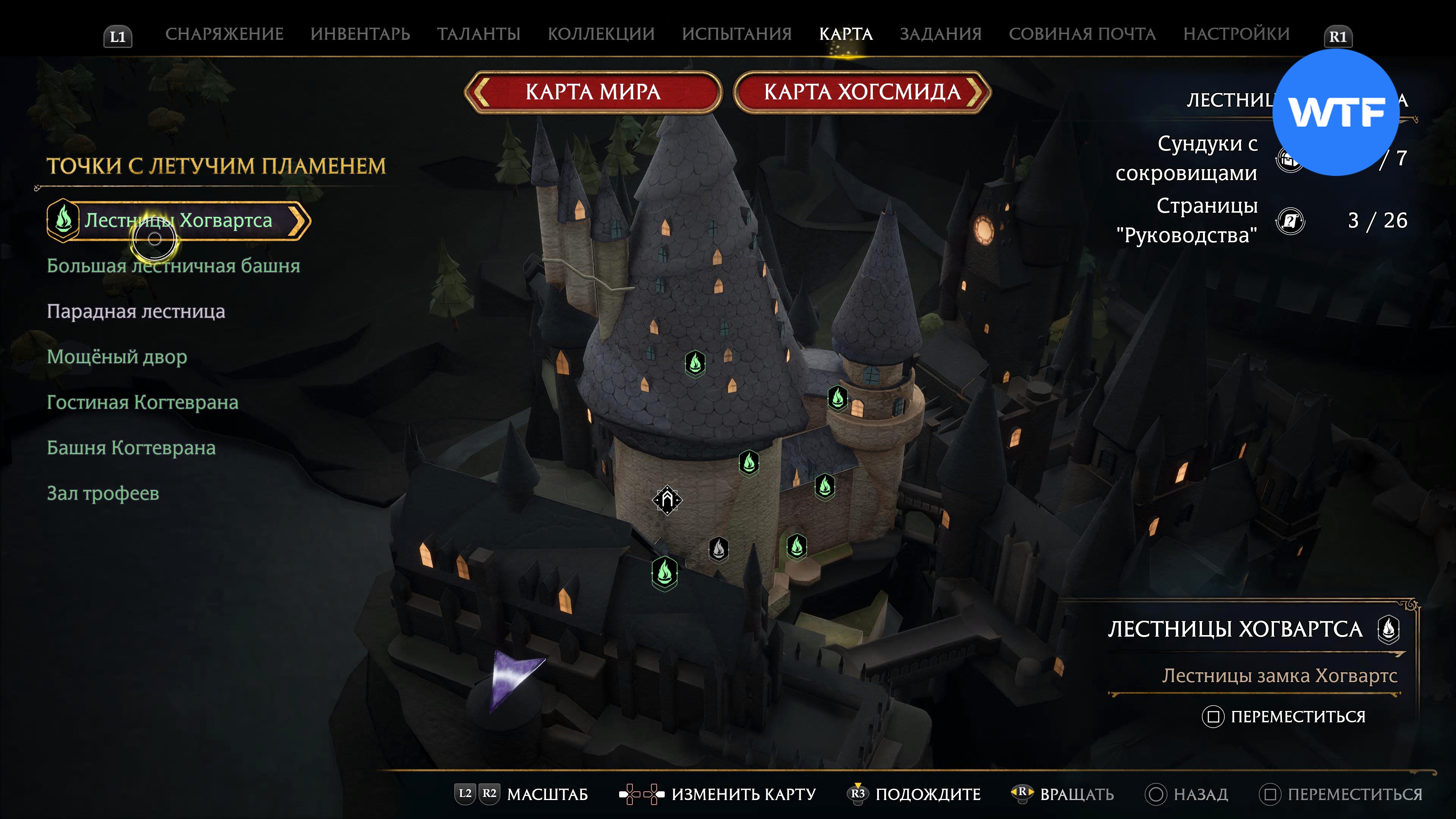
Task: Select Парадная лестница from list
Action: [x=136, y=311]
